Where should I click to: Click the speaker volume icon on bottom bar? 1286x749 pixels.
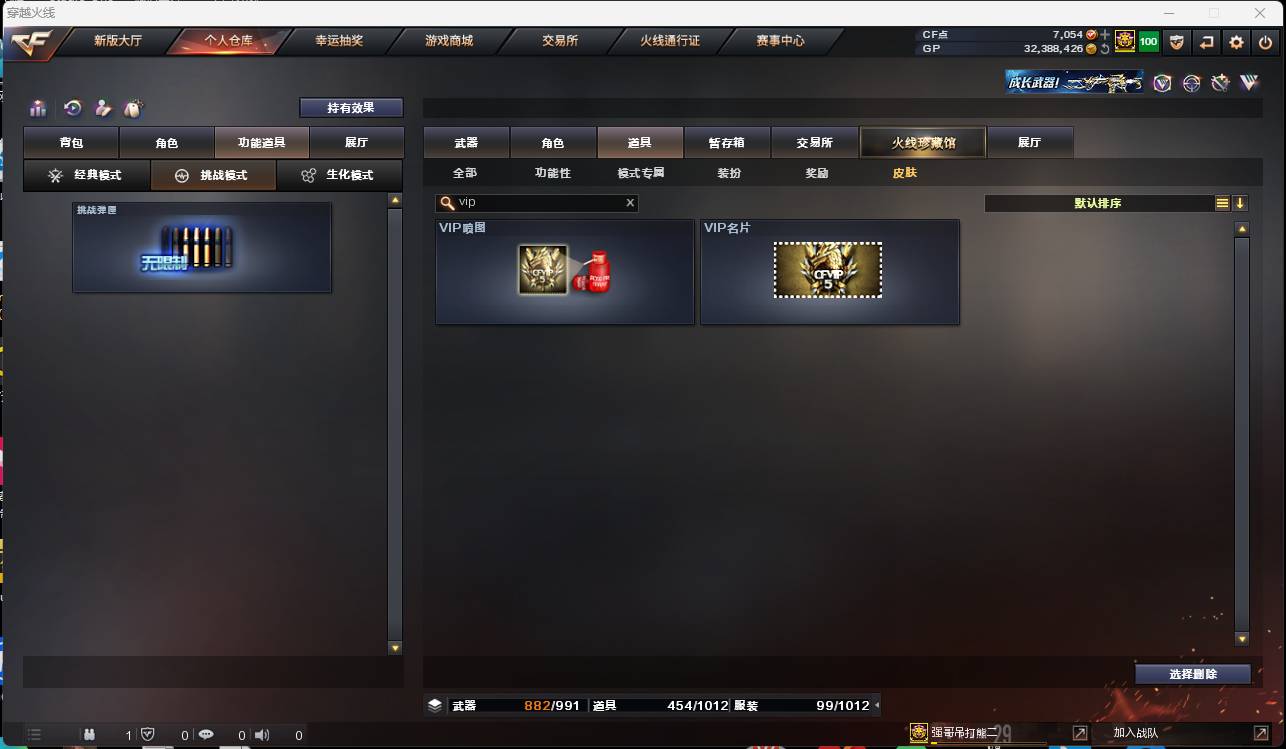pyautogui.click(x=262, y=733)
